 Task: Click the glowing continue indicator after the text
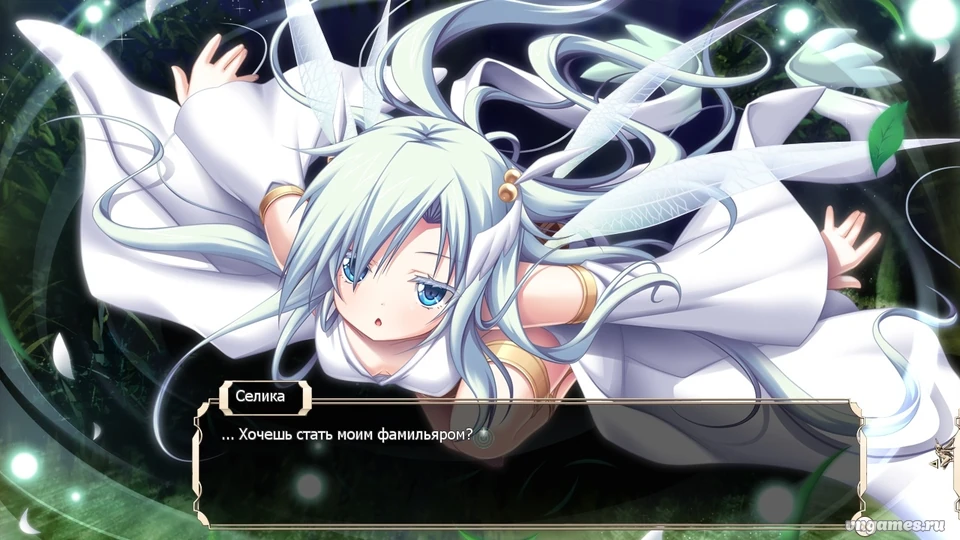(x=485, y=437)
